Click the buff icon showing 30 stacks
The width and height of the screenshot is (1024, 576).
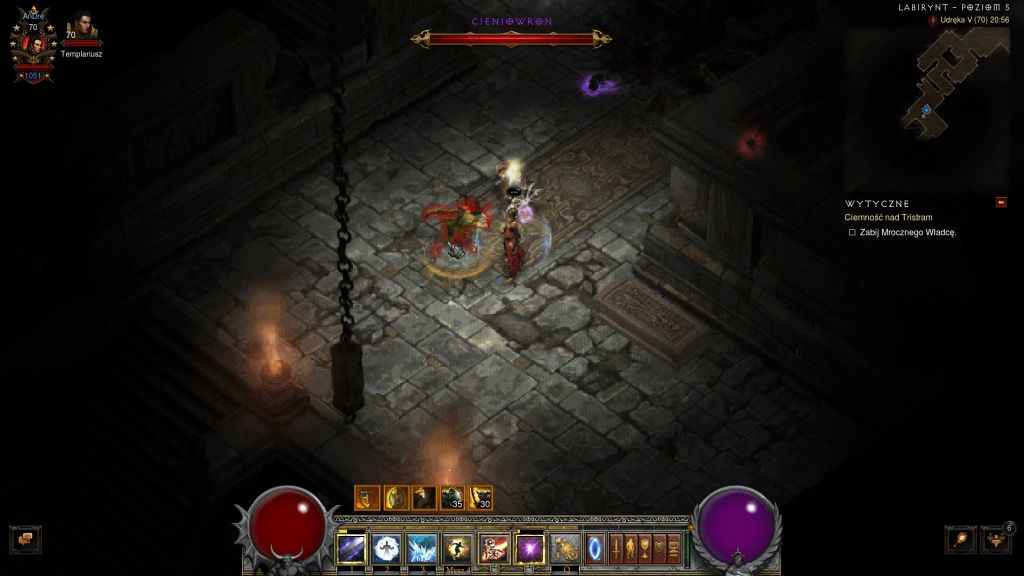point(480,497)
